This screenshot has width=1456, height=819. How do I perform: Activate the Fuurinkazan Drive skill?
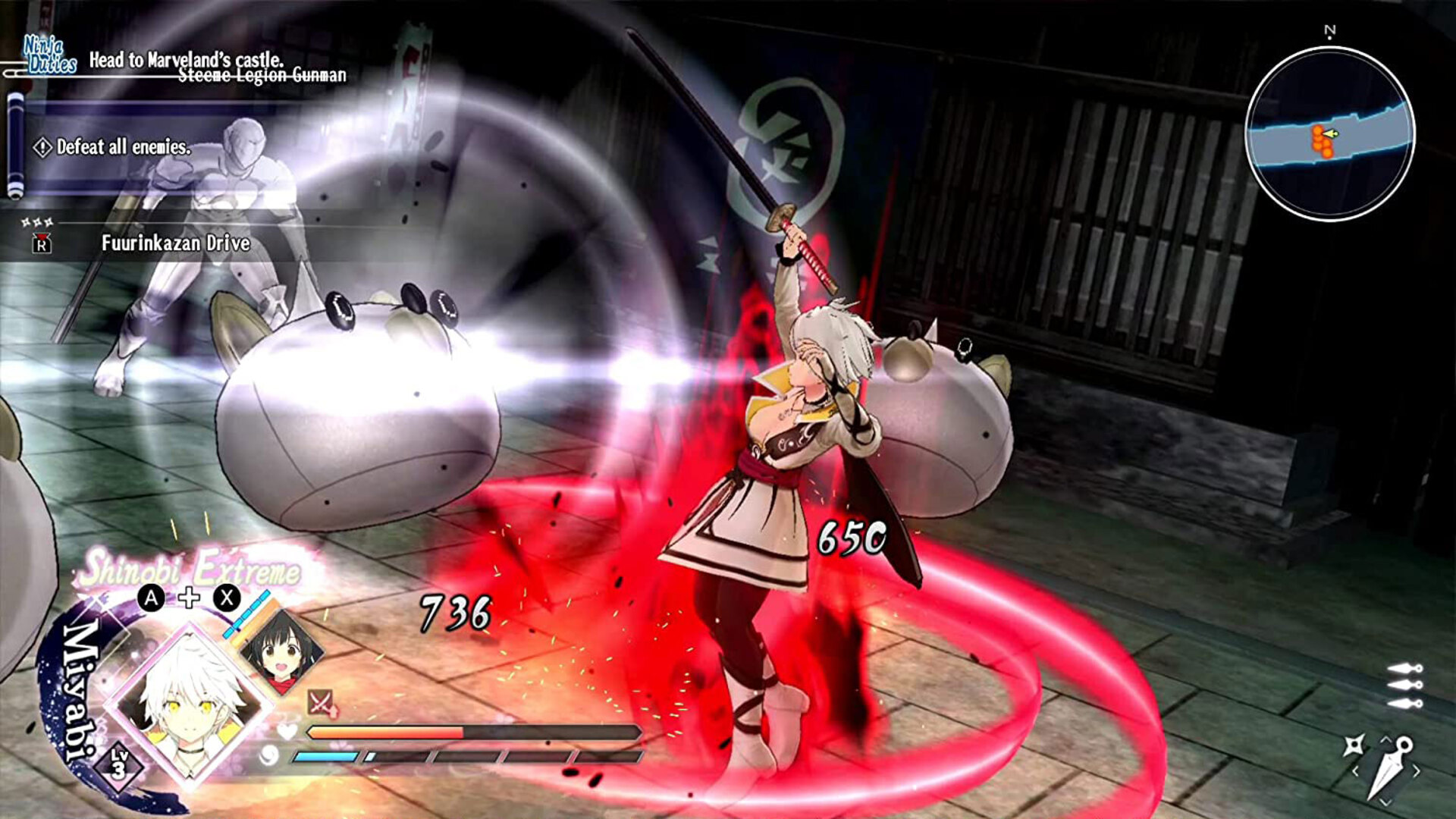(175, 243)
